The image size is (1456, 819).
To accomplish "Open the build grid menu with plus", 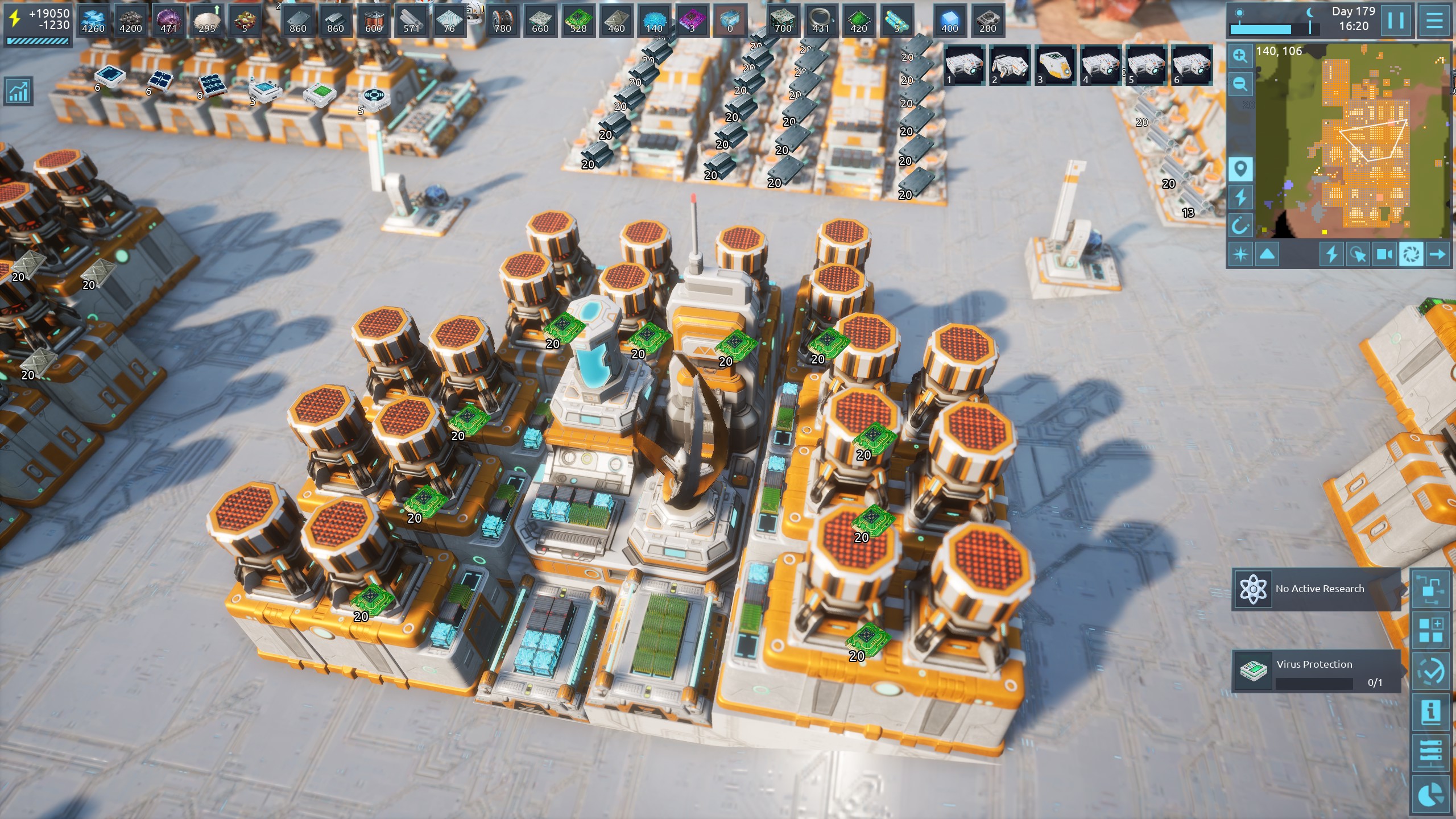I will tap(1430, 630).
